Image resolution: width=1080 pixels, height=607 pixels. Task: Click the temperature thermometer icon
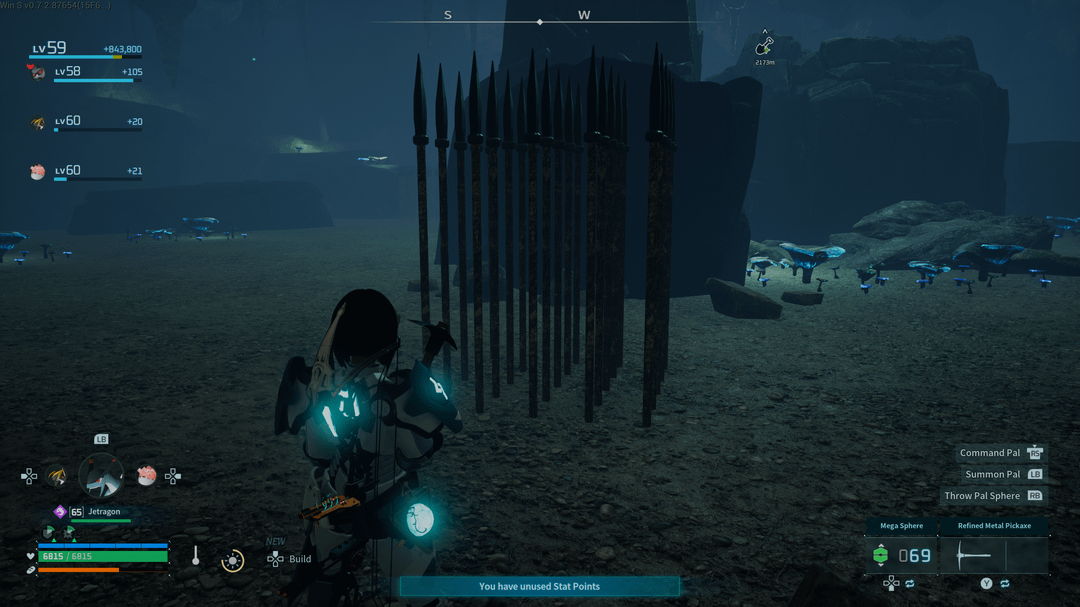196,556
